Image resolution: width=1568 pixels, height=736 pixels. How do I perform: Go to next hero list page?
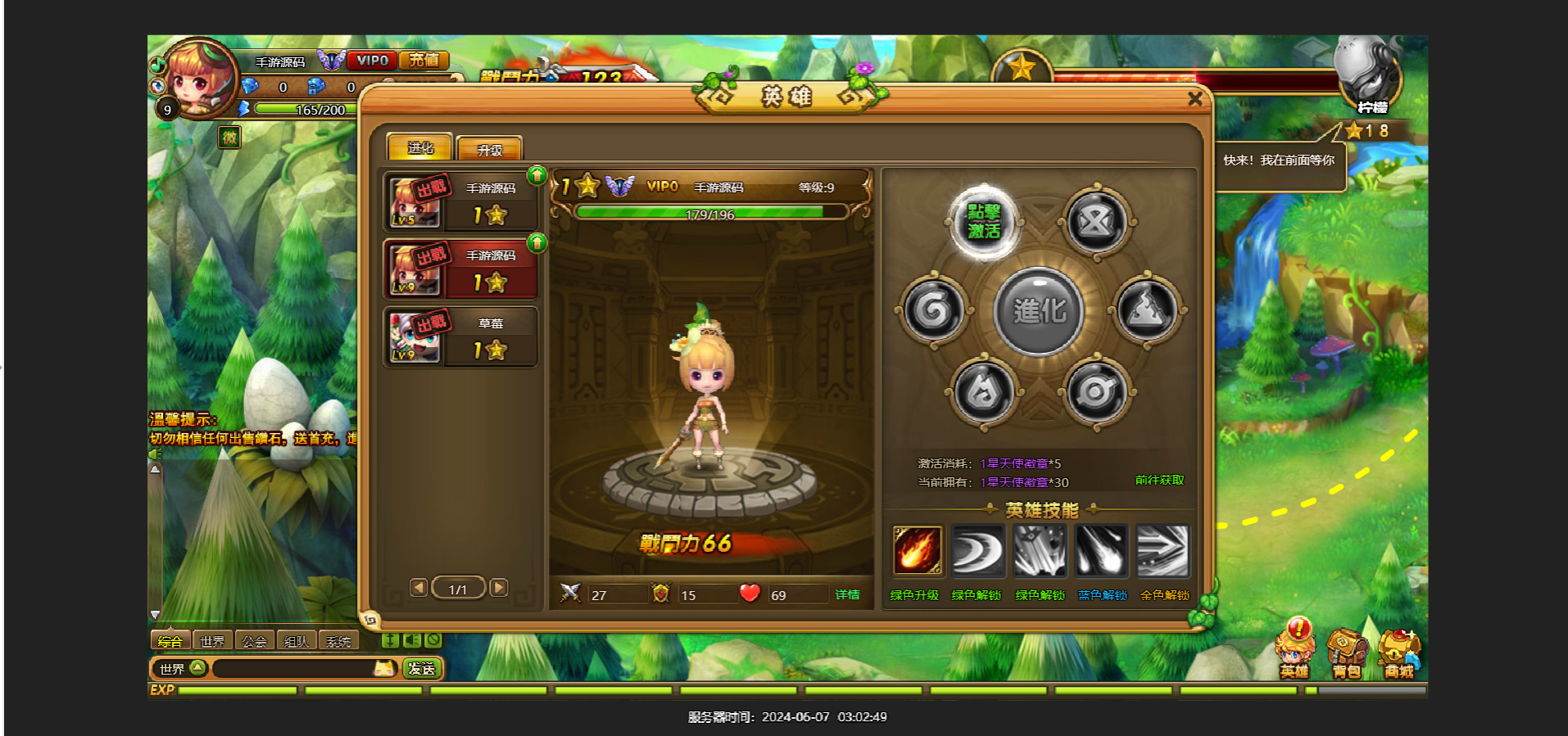click(x=498, y=588)
